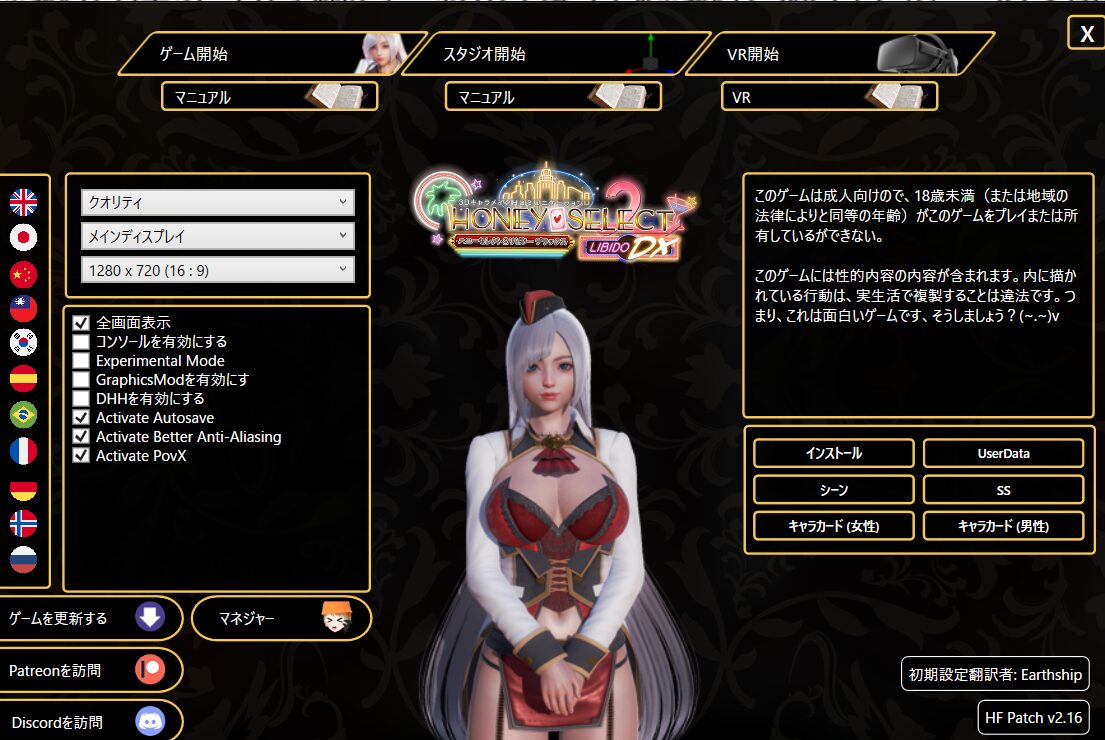Image resolution: width=1105 pixels, height=740 pixels.
Task: Open the メインディスプレイ display dropdown
Action: tap(217, 237)
